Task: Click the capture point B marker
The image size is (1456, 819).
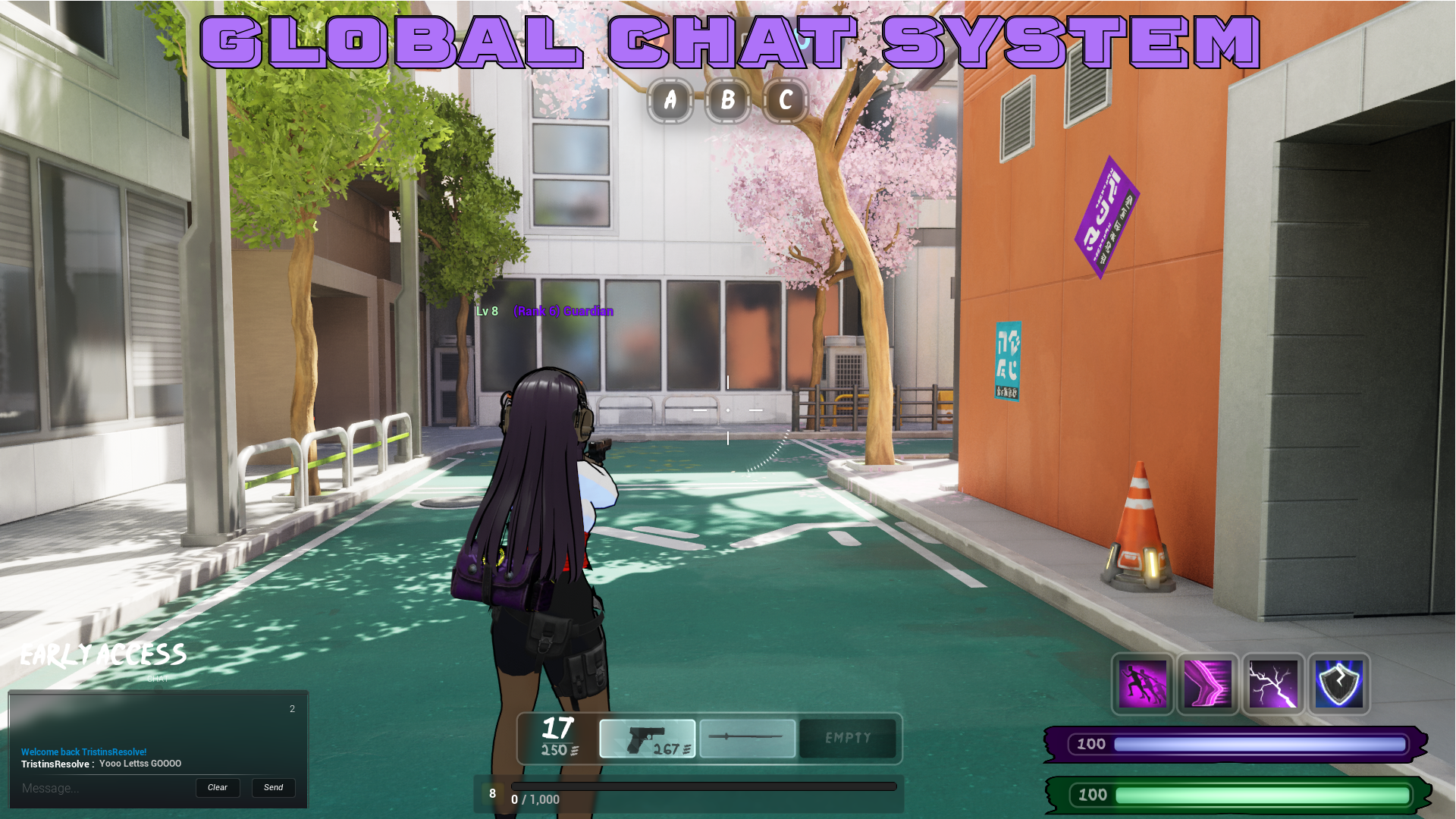Action: coord(728,100)
